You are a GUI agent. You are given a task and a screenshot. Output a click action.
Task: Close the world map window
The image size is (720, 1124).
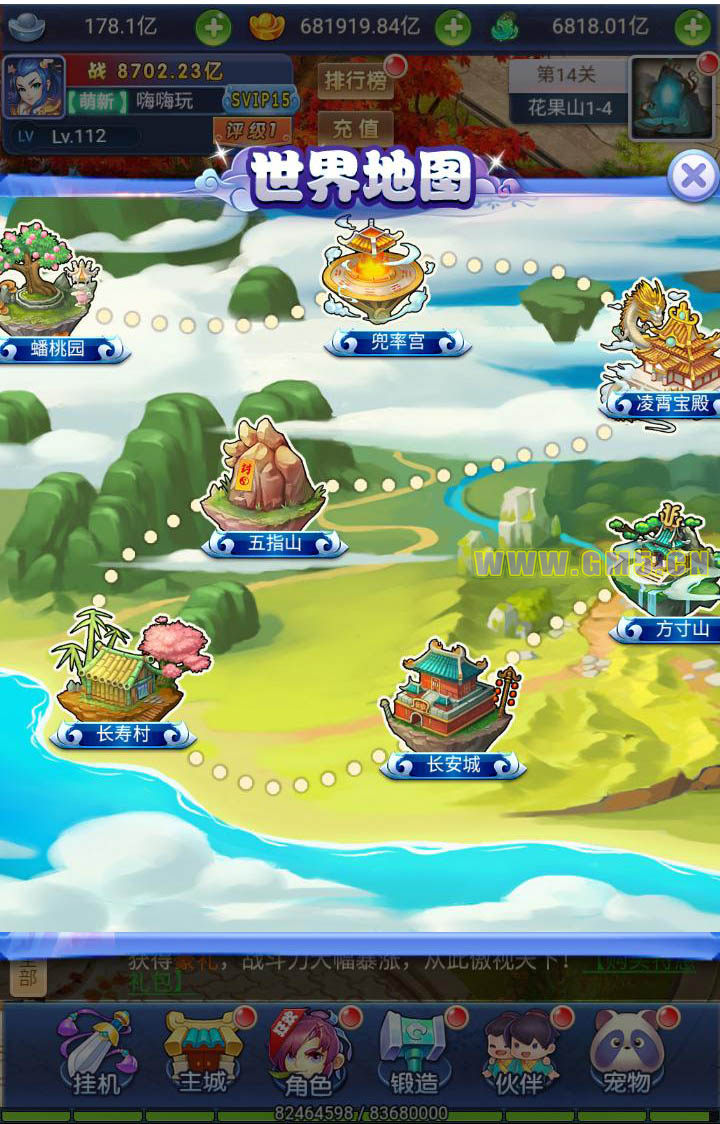692,179
